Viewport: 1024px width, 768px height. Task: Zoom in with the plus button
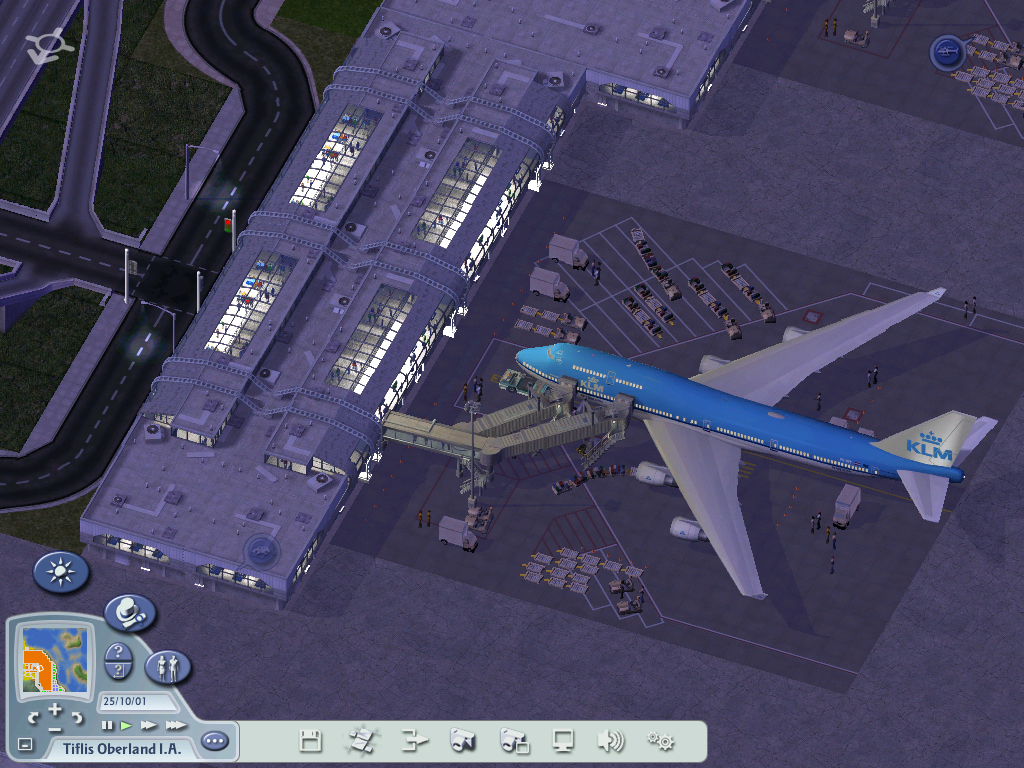click(x=55, y=709)
